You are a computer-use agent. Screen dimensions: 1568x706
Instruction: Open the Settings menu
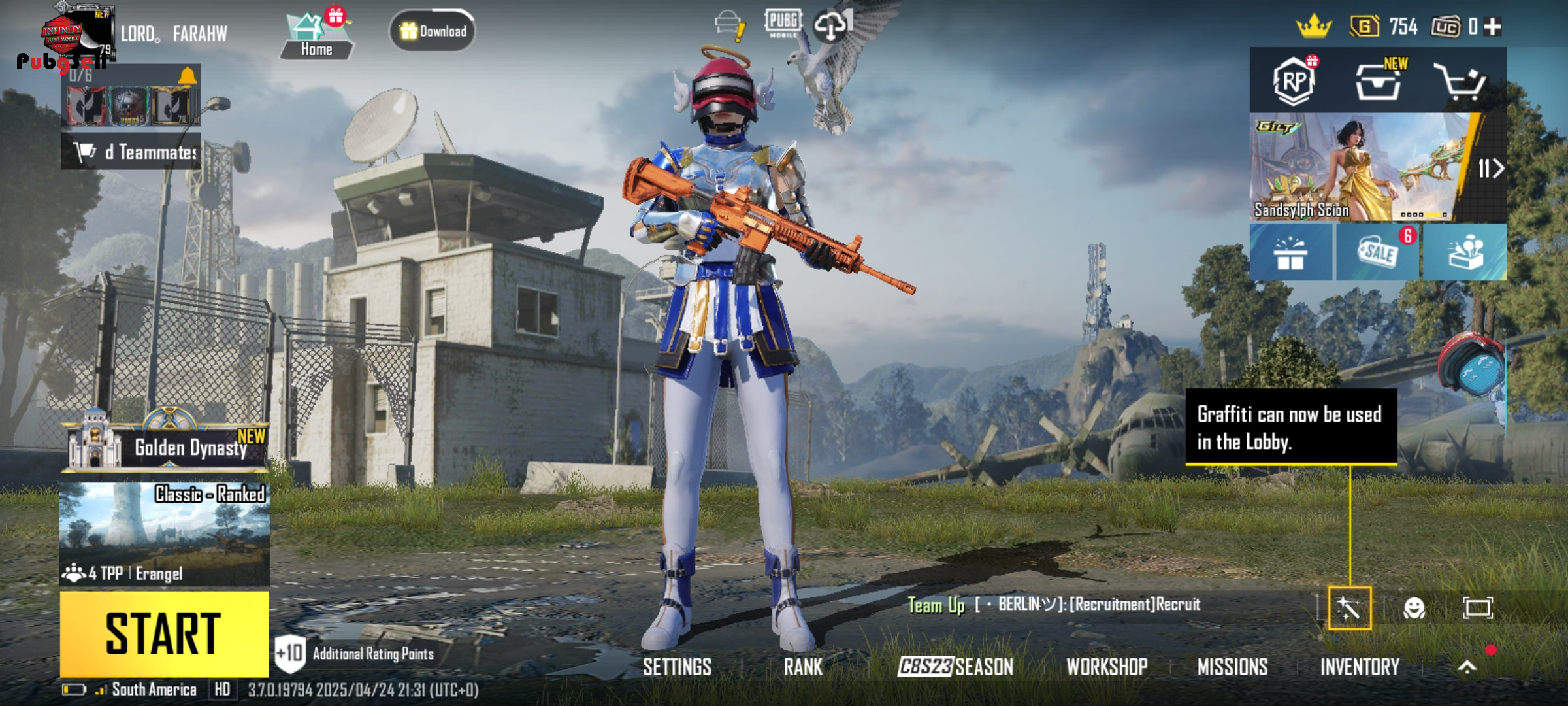click(x=677, y=667)
